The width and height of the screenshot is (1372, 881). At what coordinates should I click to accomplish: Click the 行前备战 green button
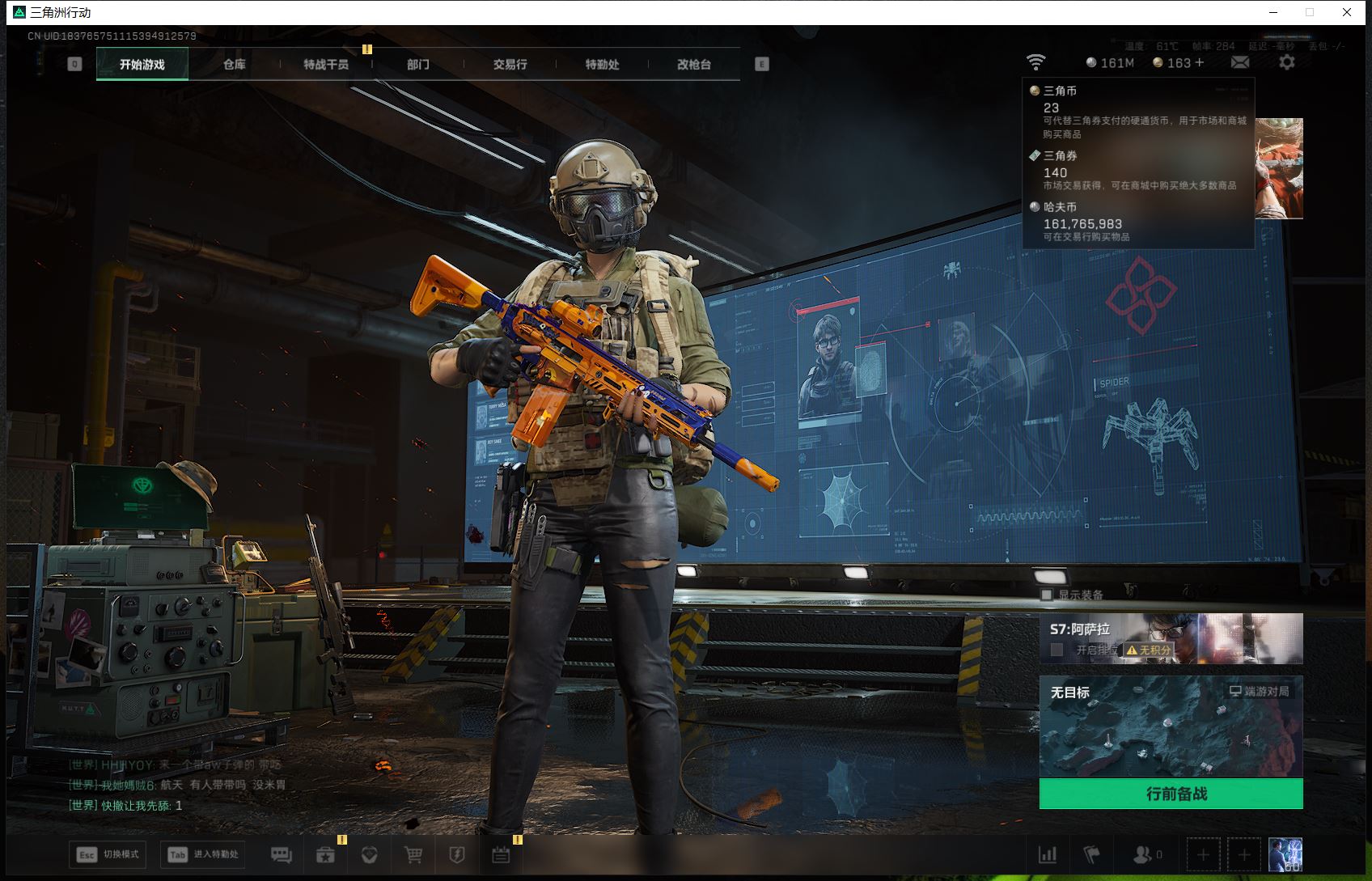(1171, 794)
